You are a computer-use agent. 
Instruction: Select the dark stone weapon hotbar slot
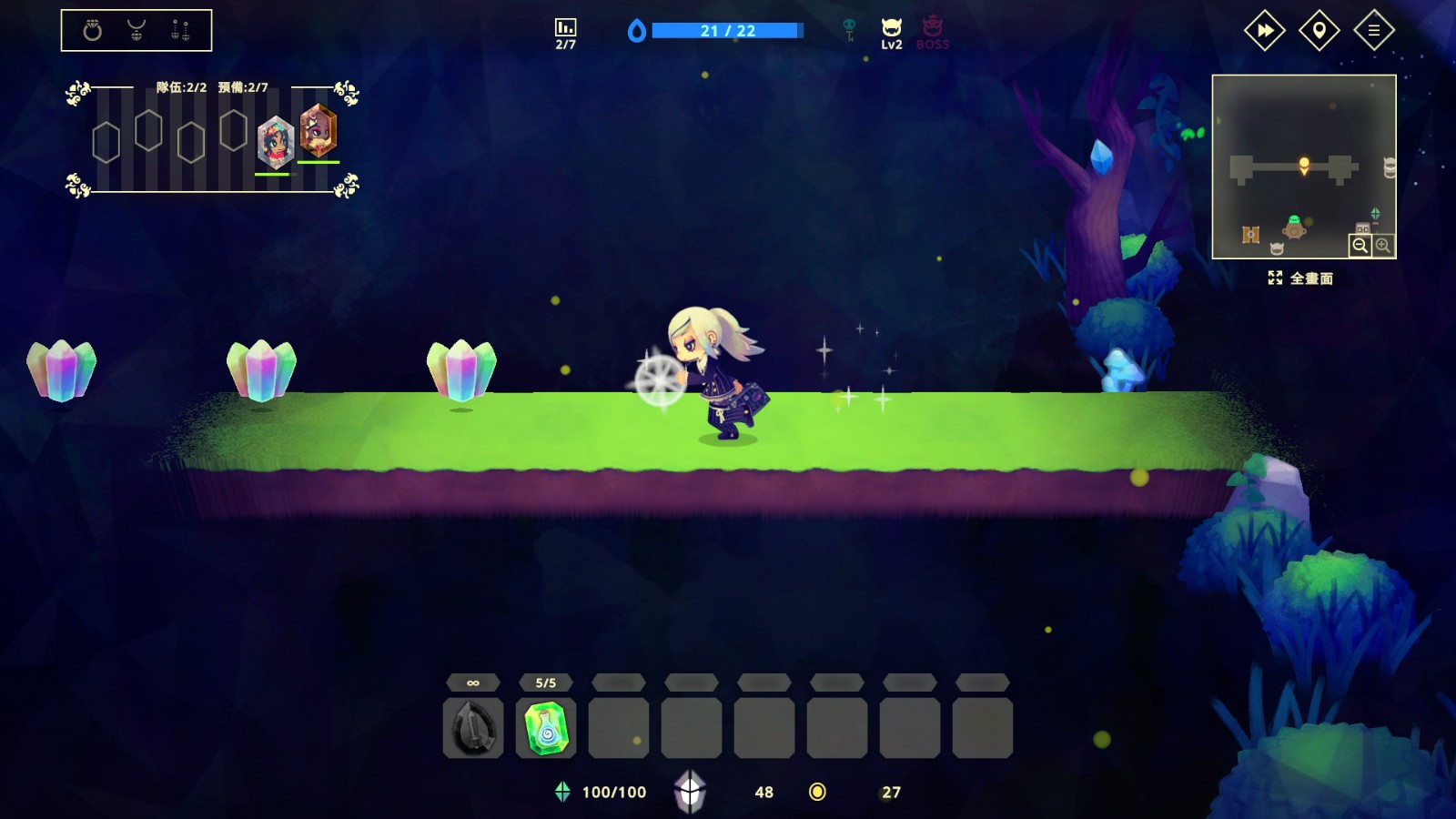point(473,728)
